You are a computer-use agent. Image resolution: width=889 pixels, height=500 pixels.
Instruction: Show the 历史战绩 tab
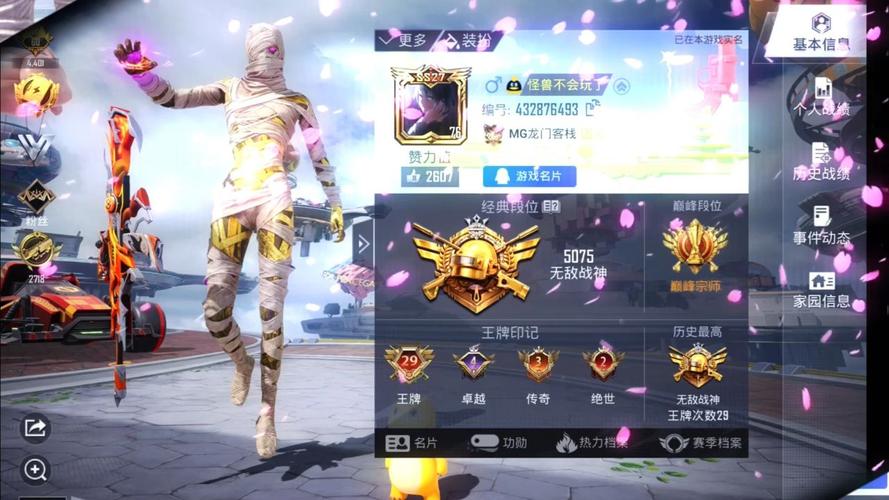[x=821, y=161]
